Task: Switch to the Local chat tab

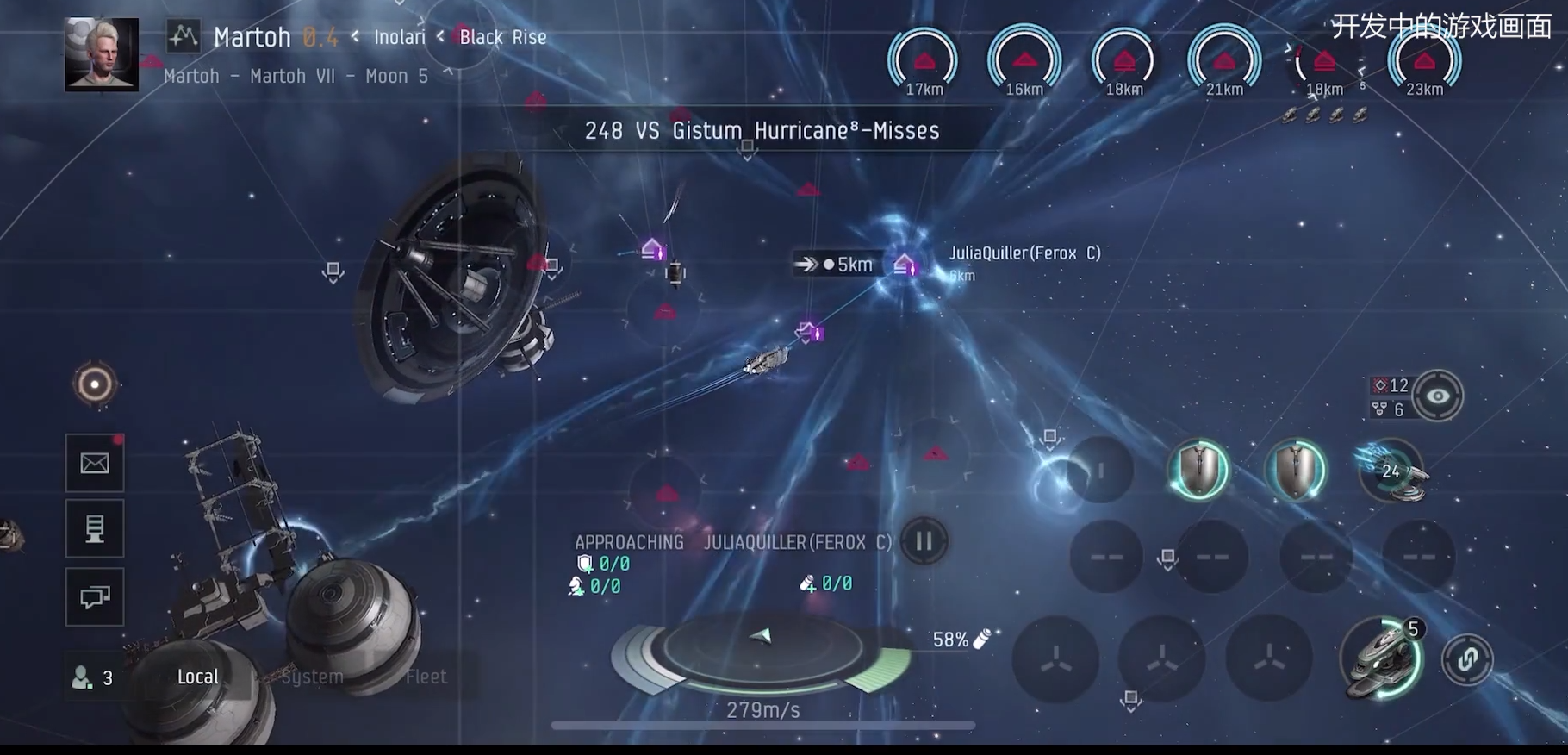Action: tap(197, 677)
